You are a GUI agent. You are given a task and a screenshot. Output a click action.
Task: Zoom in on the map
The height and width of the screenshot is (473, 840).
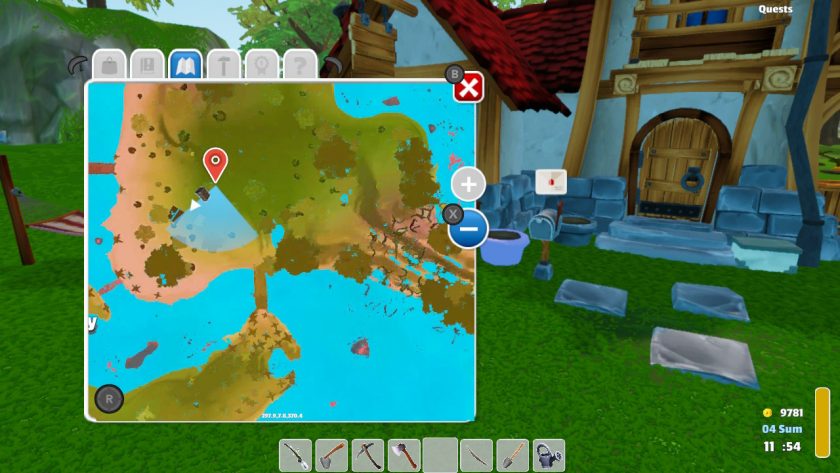point(468,184)
